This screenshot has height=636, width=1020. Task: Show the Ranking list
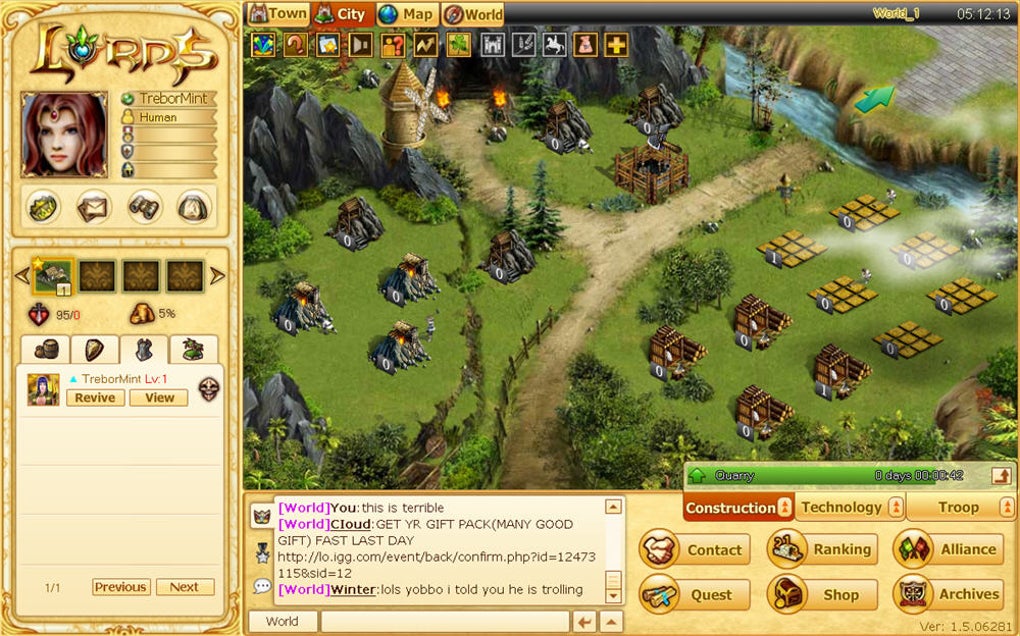[x=822, y=549]
